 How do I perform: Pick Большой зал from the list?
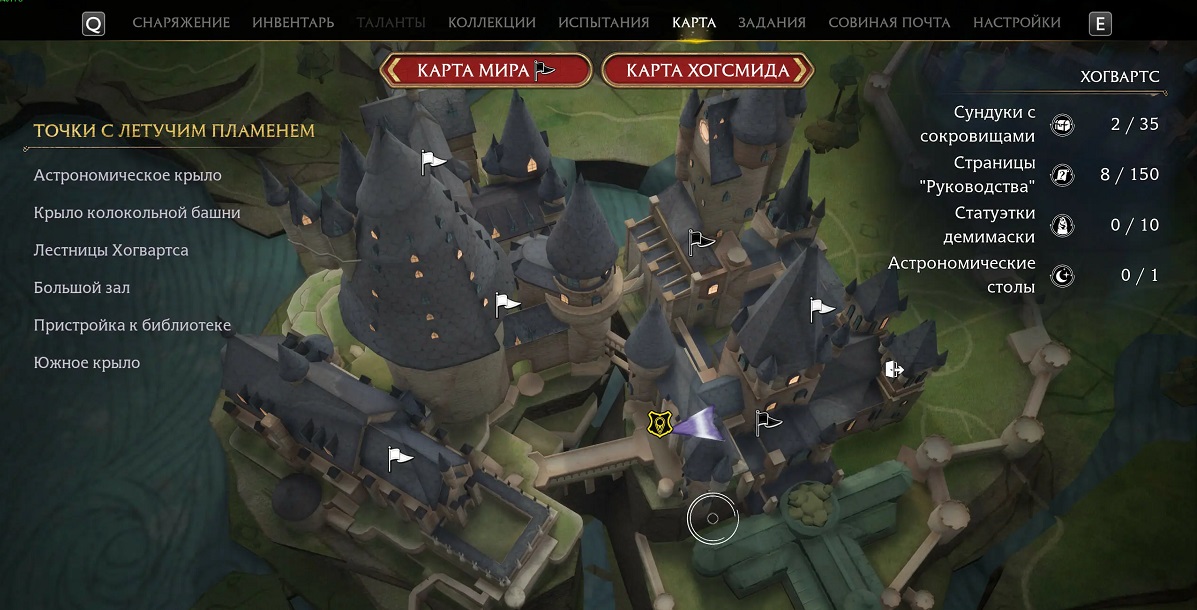point(82,288)
